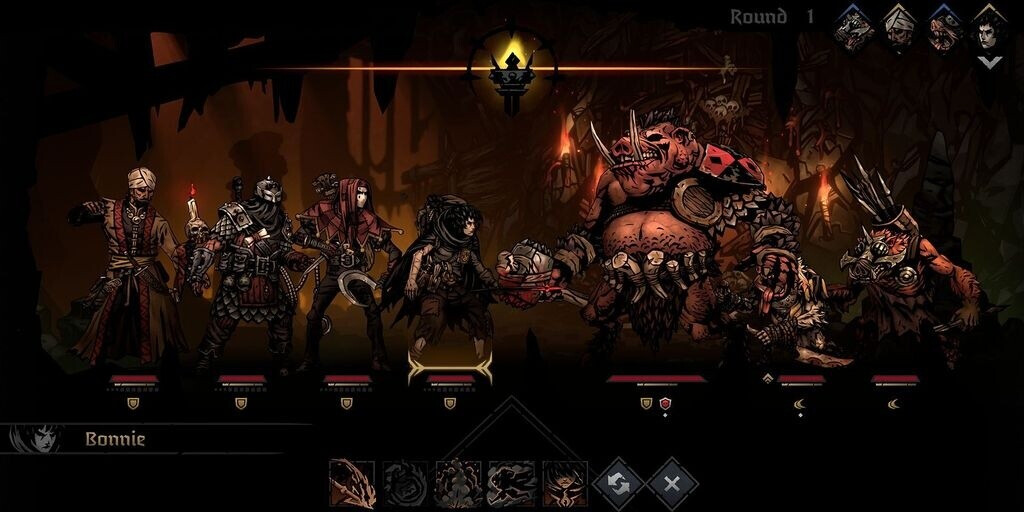Viewport: 1024px width, 512px height.
Task: Use the dashing figure skill icon
Action: tap(511, 484)
